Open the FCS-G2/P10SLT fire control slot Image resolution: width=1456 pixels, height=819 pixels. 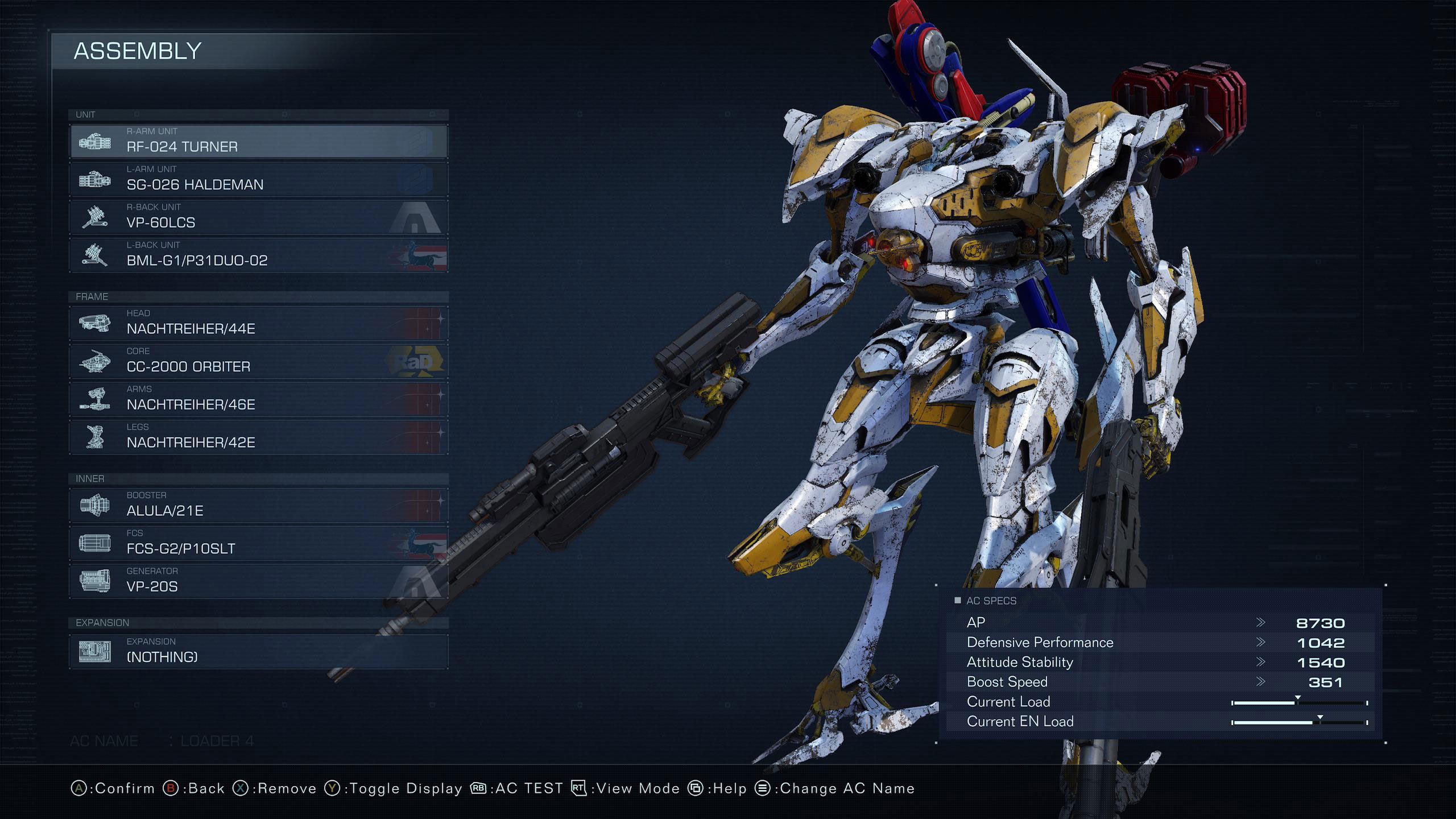[259, 543]
